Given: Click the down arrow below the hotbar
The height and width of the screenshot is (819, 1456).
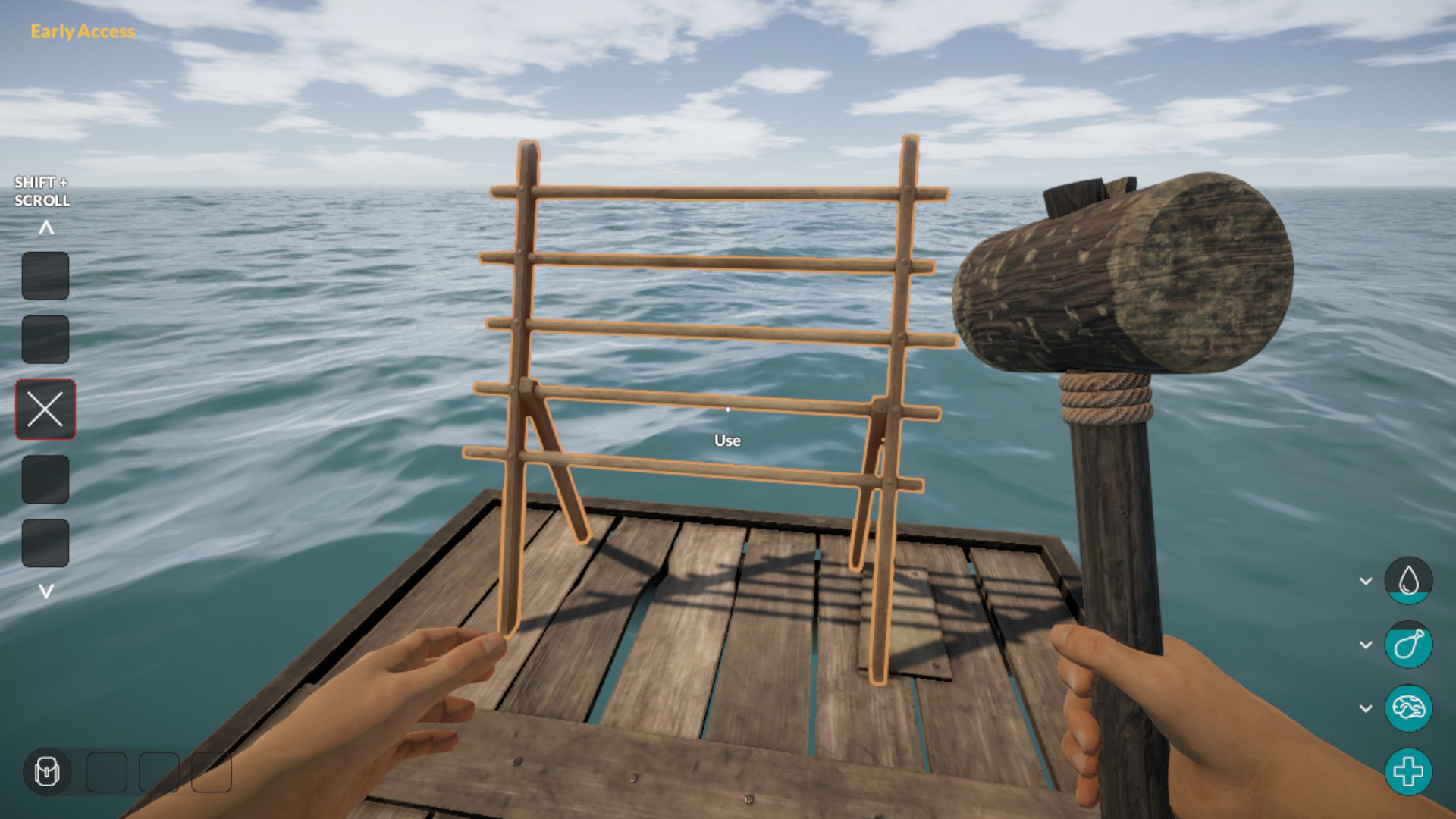Looking at the screenshot, I should click(46, 591).
